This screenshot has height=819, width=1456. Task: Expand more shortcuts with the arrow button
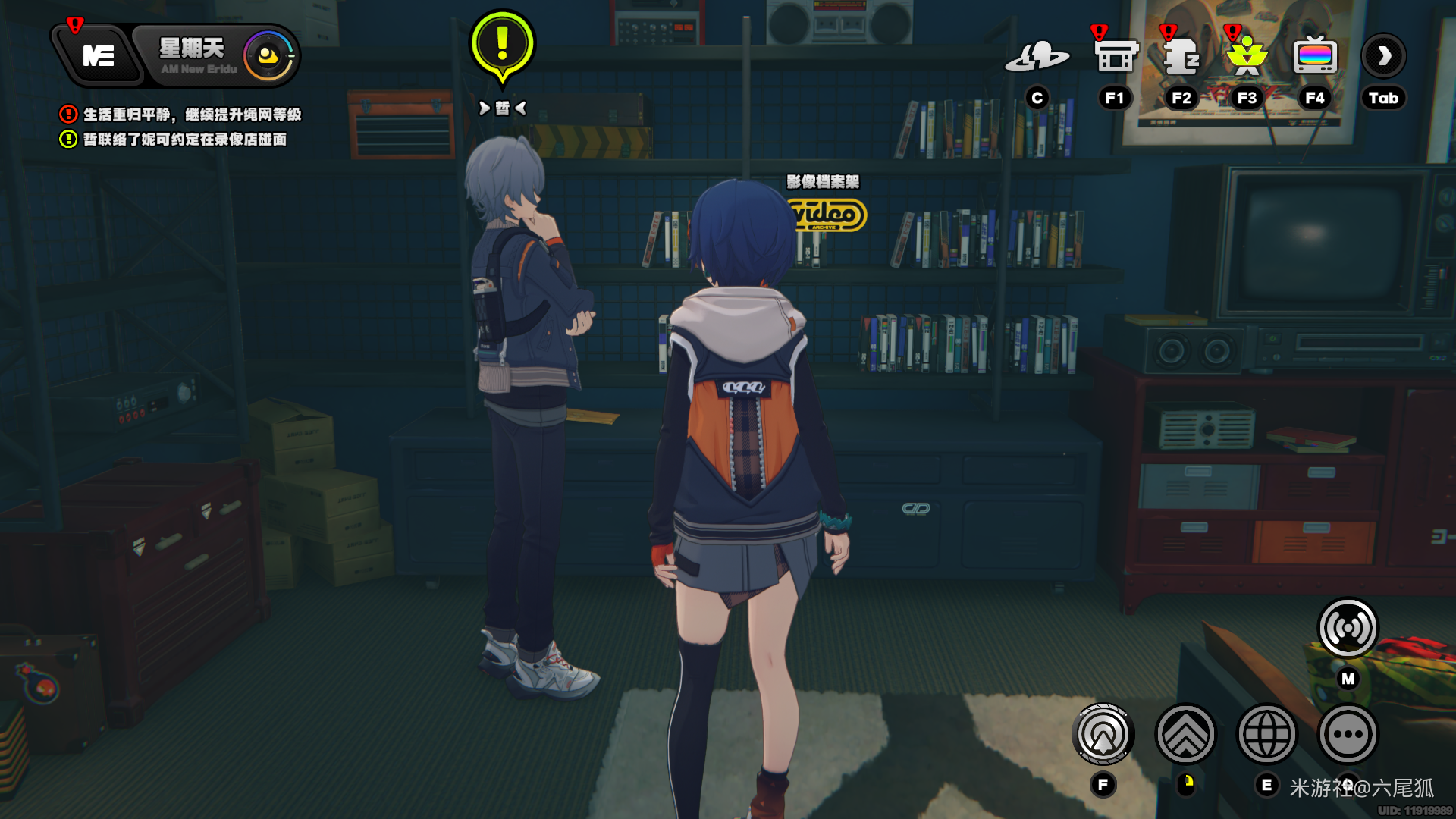(1384, 56)
